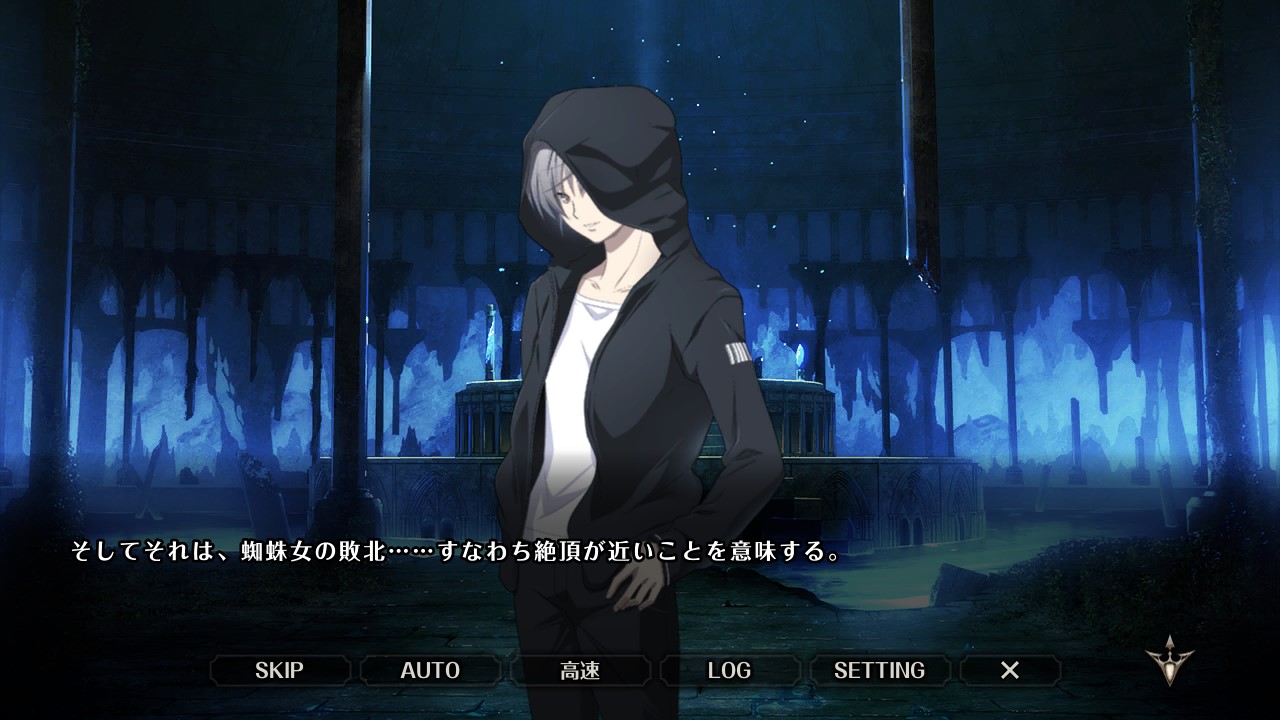Viewport: 1280px width, 720px height.
Task: Enable AUTO text advance
Action: [x=430, y=670]
